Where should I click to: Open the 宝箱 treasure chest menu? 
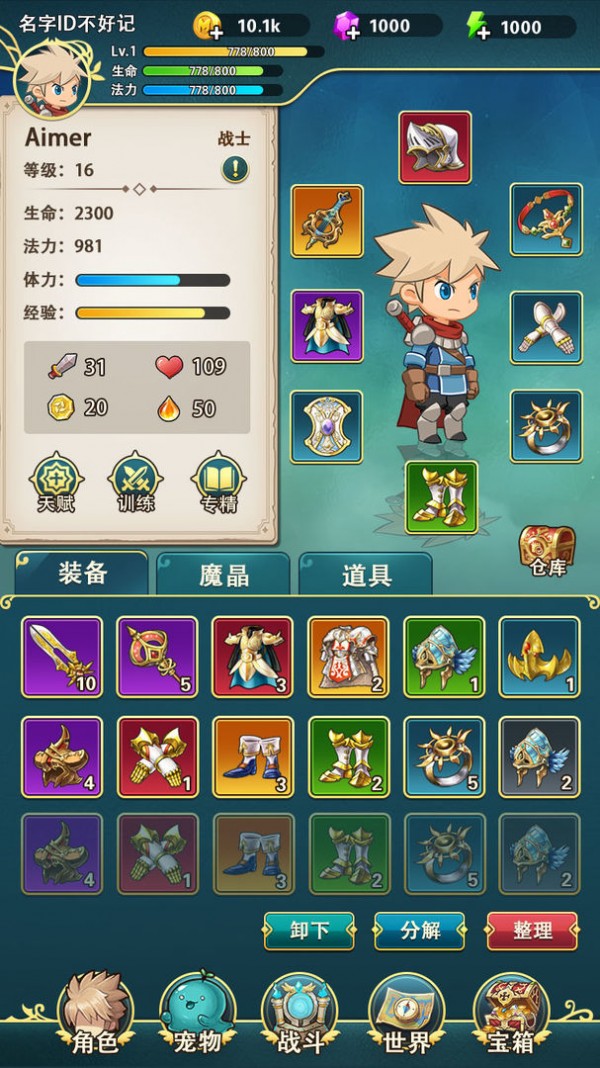pyautogui.click(x=511, y=1015)
